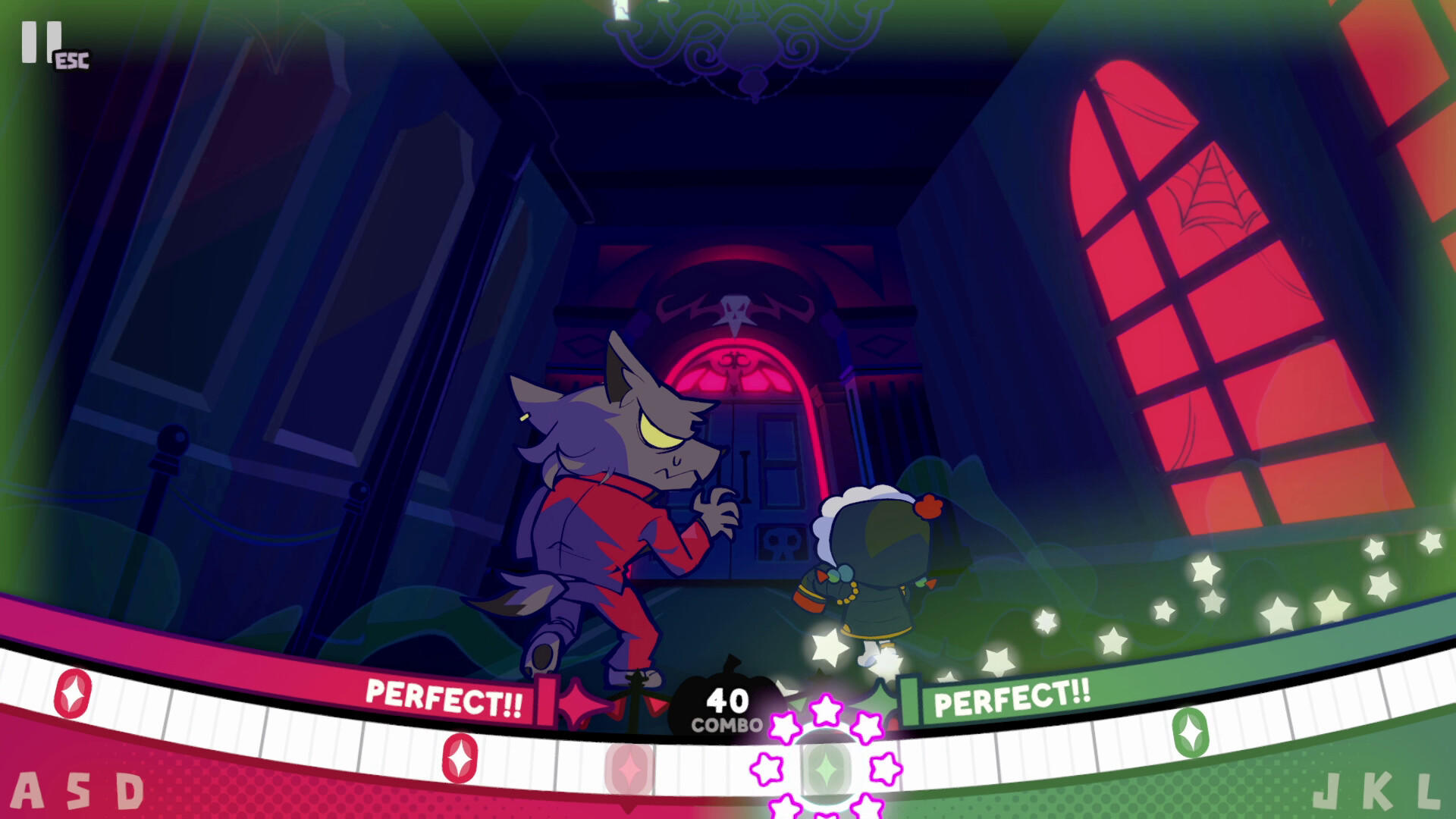Toggle the green PERFECT!! result banner
This screenshot has height=819, width=1456.
click(x=1012, y=698)
